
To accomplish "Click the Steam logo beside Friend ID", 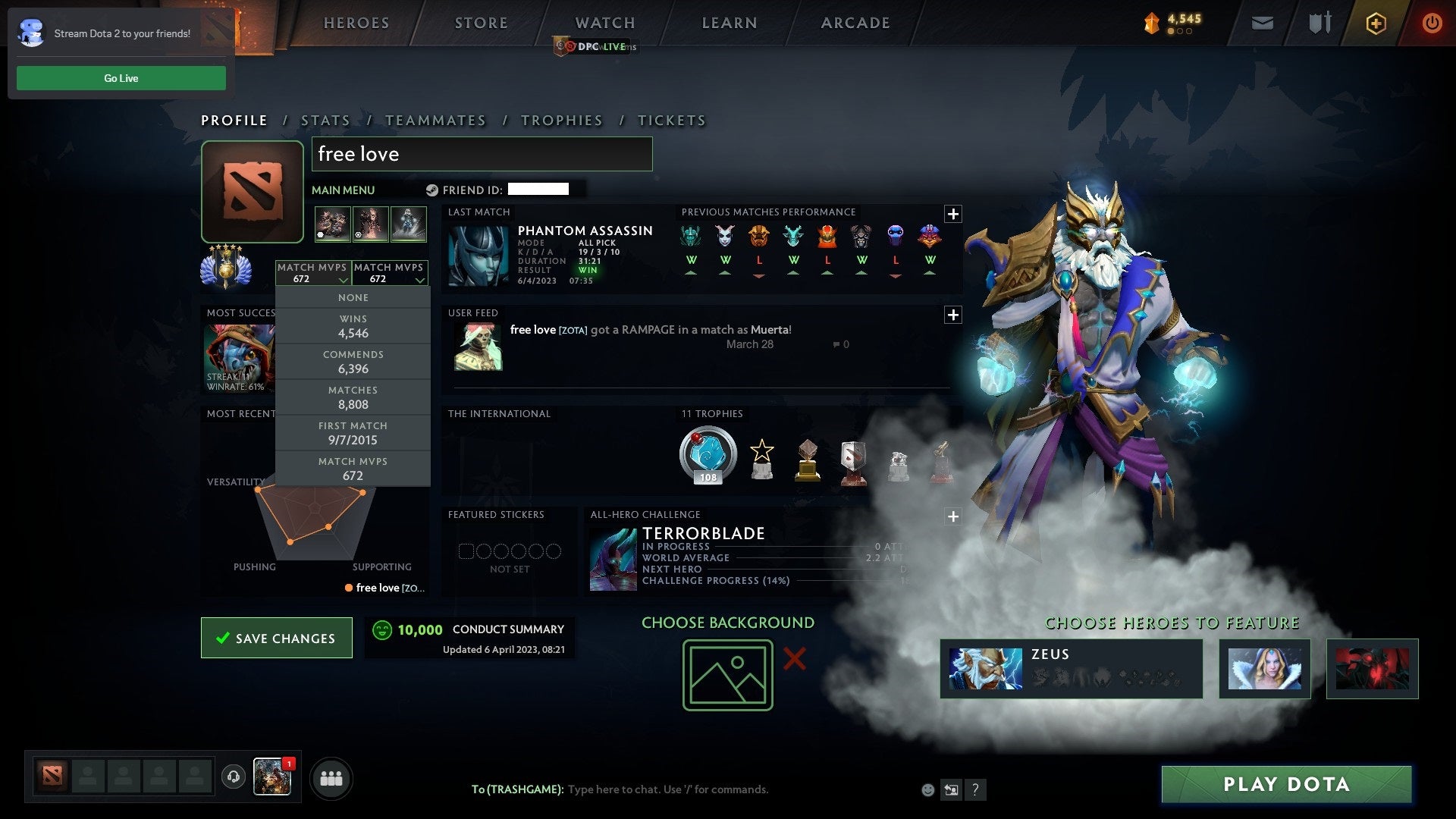I will [x=433, y=190].
